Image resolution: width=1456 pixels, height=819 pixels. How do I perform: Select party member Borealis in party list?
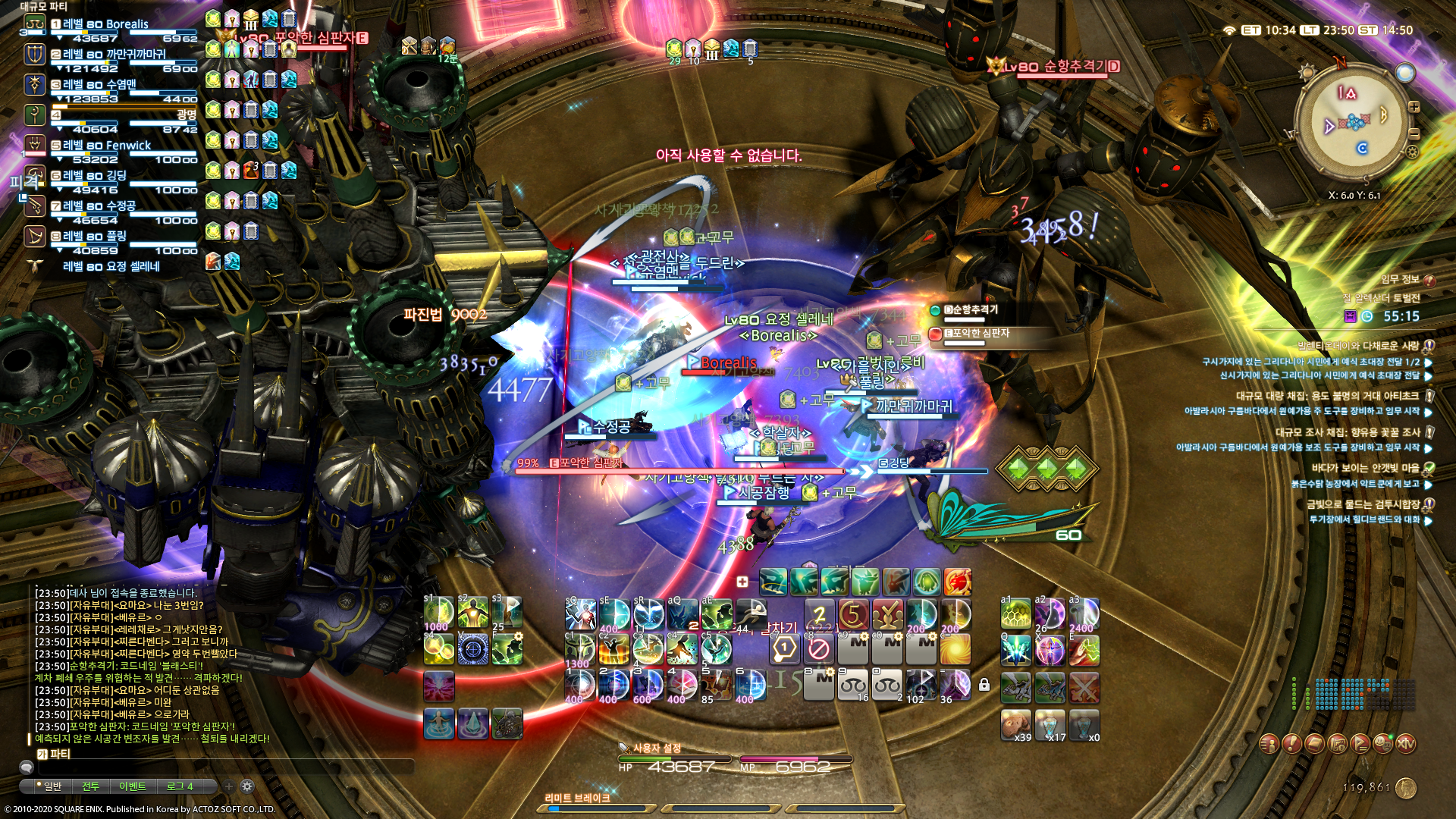[x=106, y=24]
